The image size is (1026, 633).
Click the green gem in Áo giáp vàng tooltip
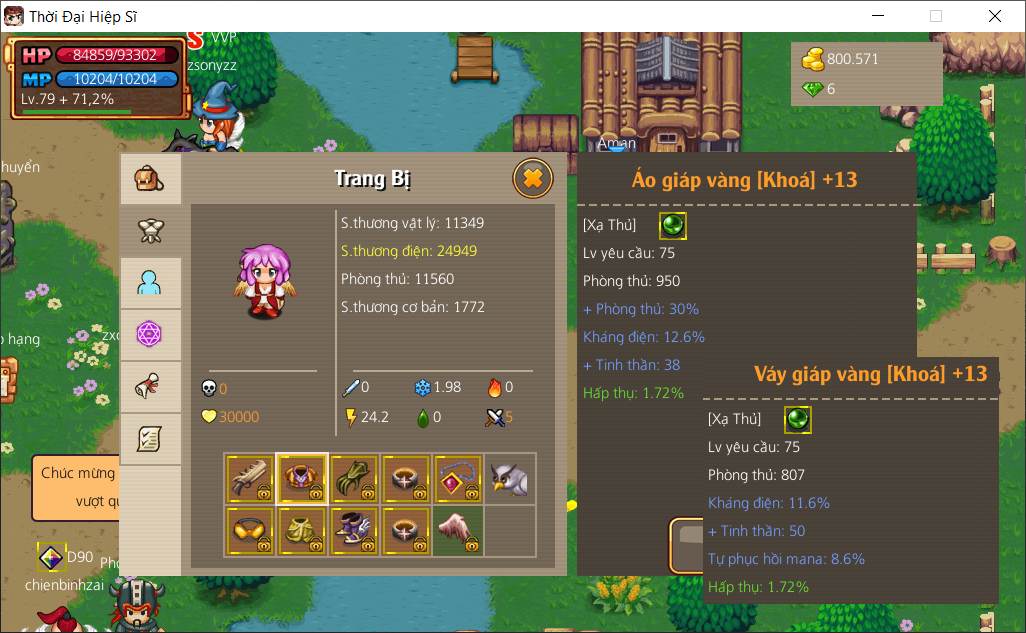tap(673, 225)
